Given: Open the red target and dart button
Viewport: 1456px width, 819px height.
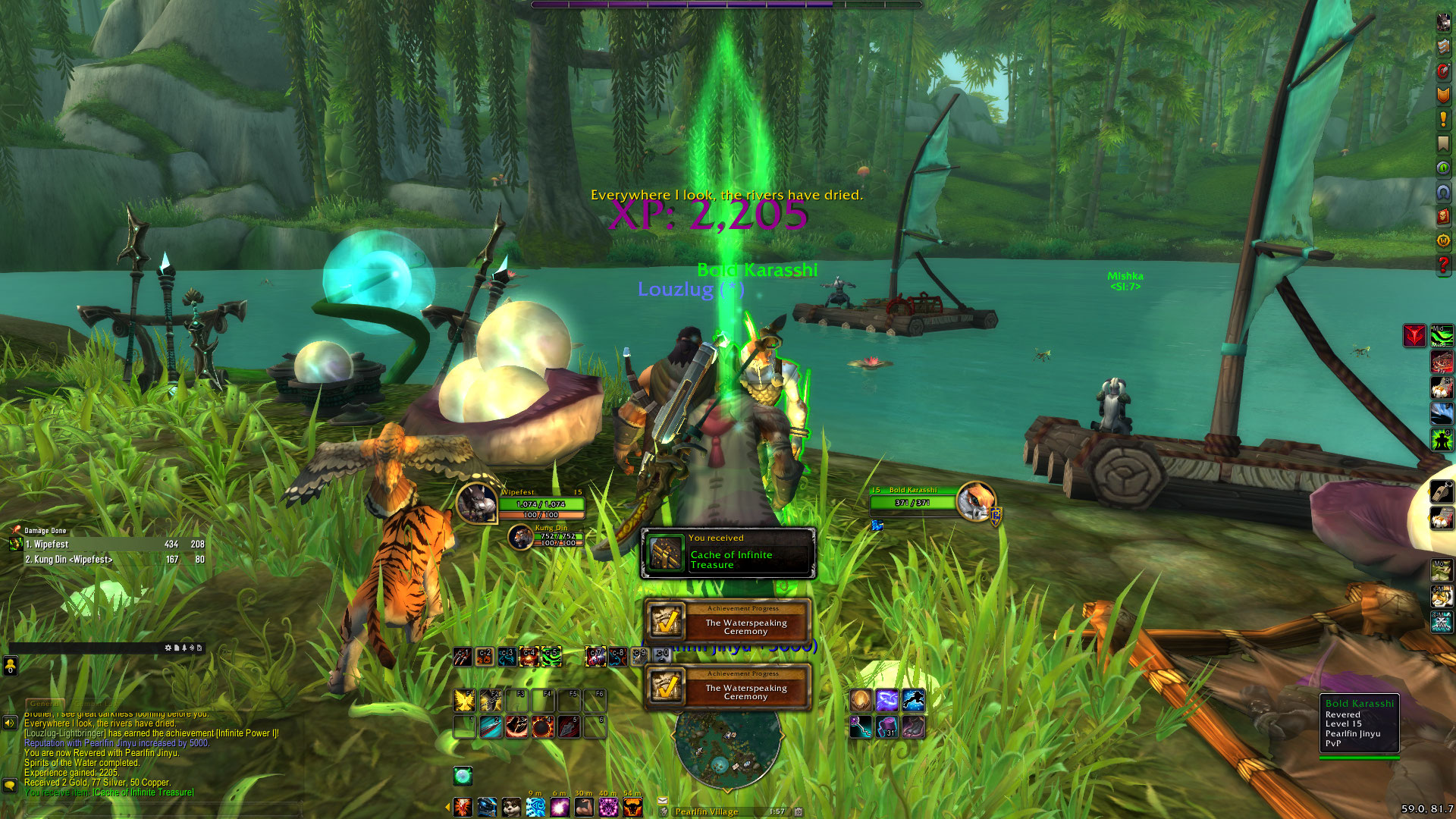Looking at the screenshot, I should [x=1443, y=71].
